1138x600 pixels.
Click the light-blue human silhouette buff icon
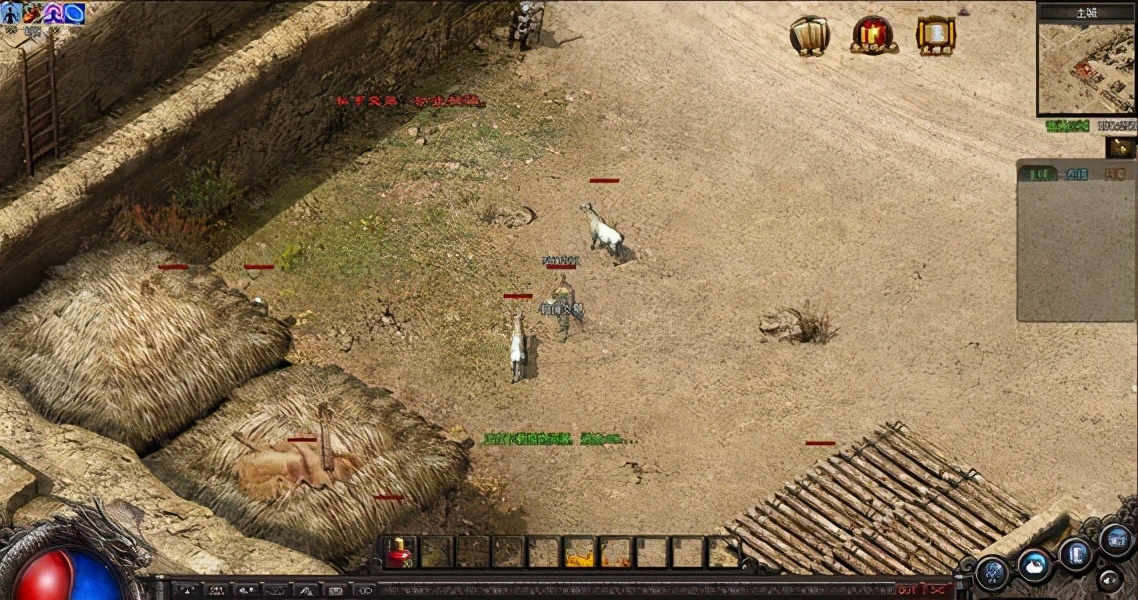12,13
